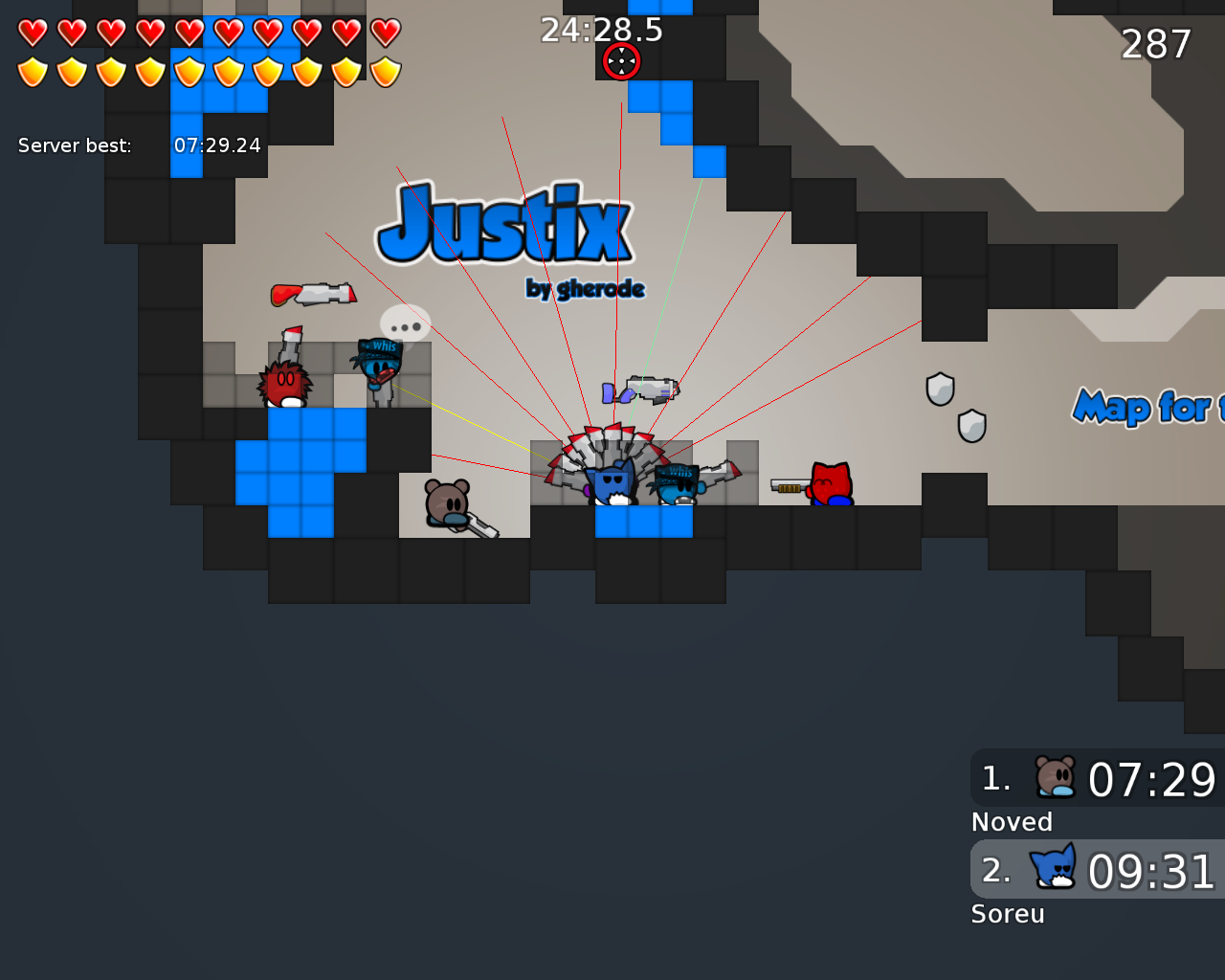Viewport: 1225px width, 980px height.
Task: Click Noved's bear avatar in the leaderboard
Action: click(x=1055, y=775)
